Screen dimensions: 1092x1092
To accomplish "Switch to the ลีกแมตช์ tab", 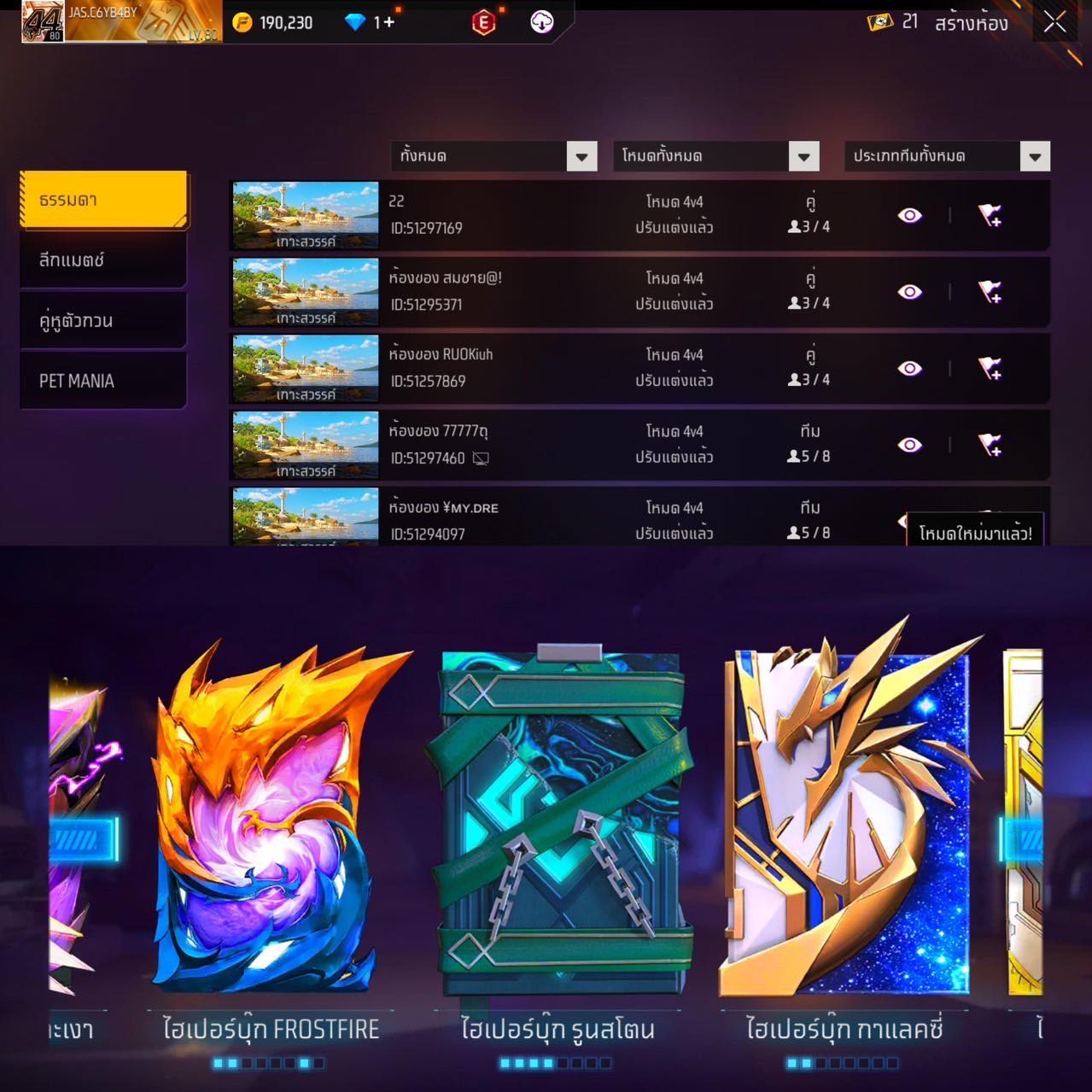I will (103, 260).
